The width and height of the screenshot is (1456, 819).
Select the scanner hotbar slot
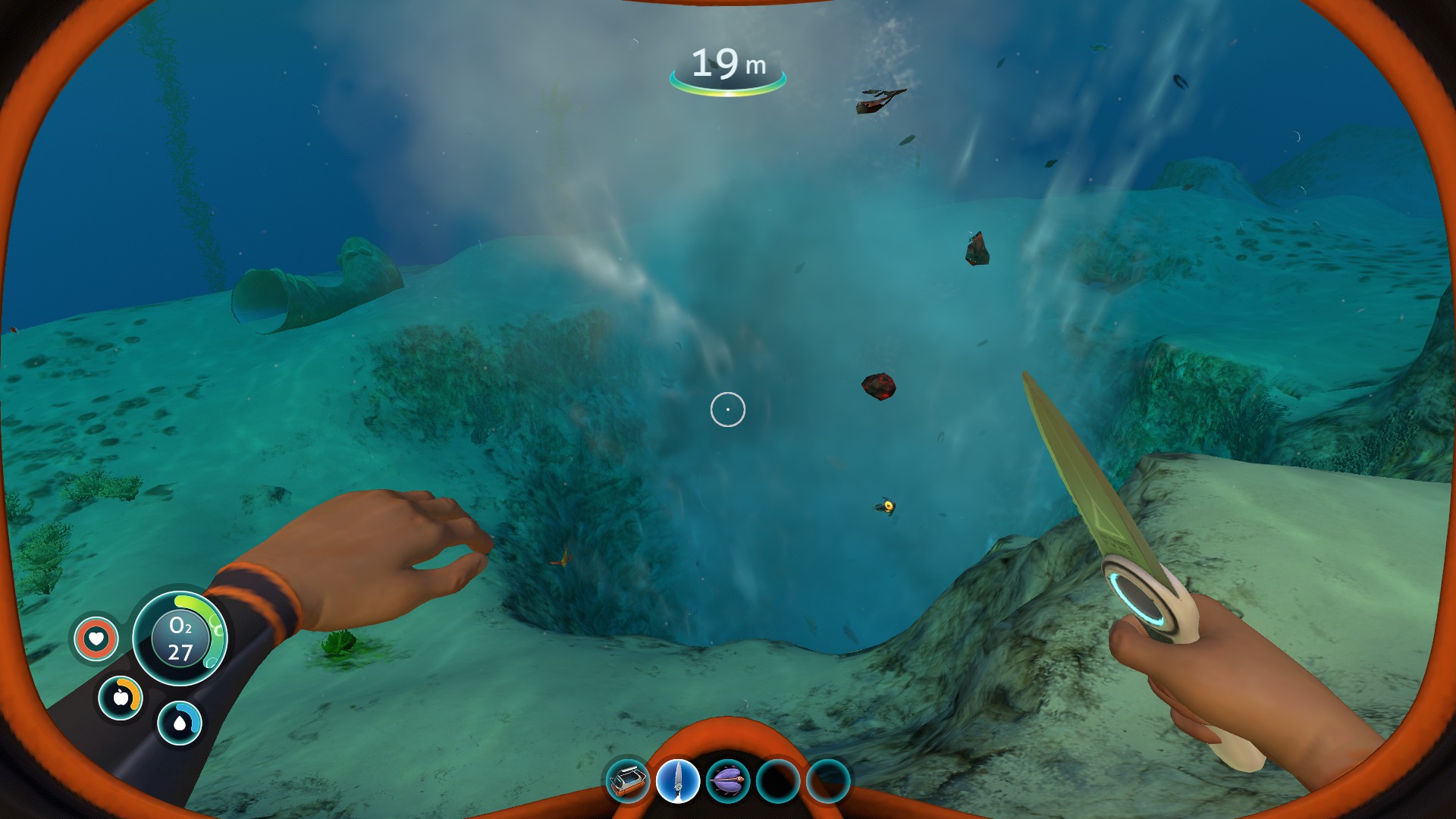(x=628, y=781)
